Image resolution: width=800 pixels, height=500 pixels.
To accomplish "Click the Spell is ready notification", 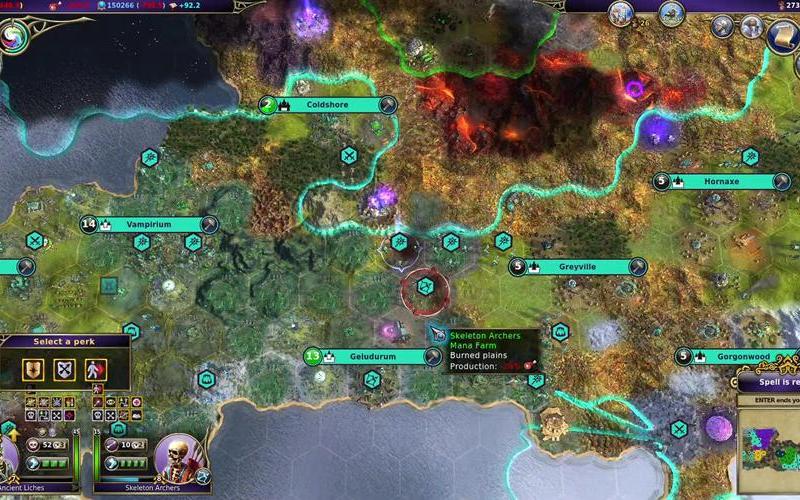I will (x=768, y=382).
